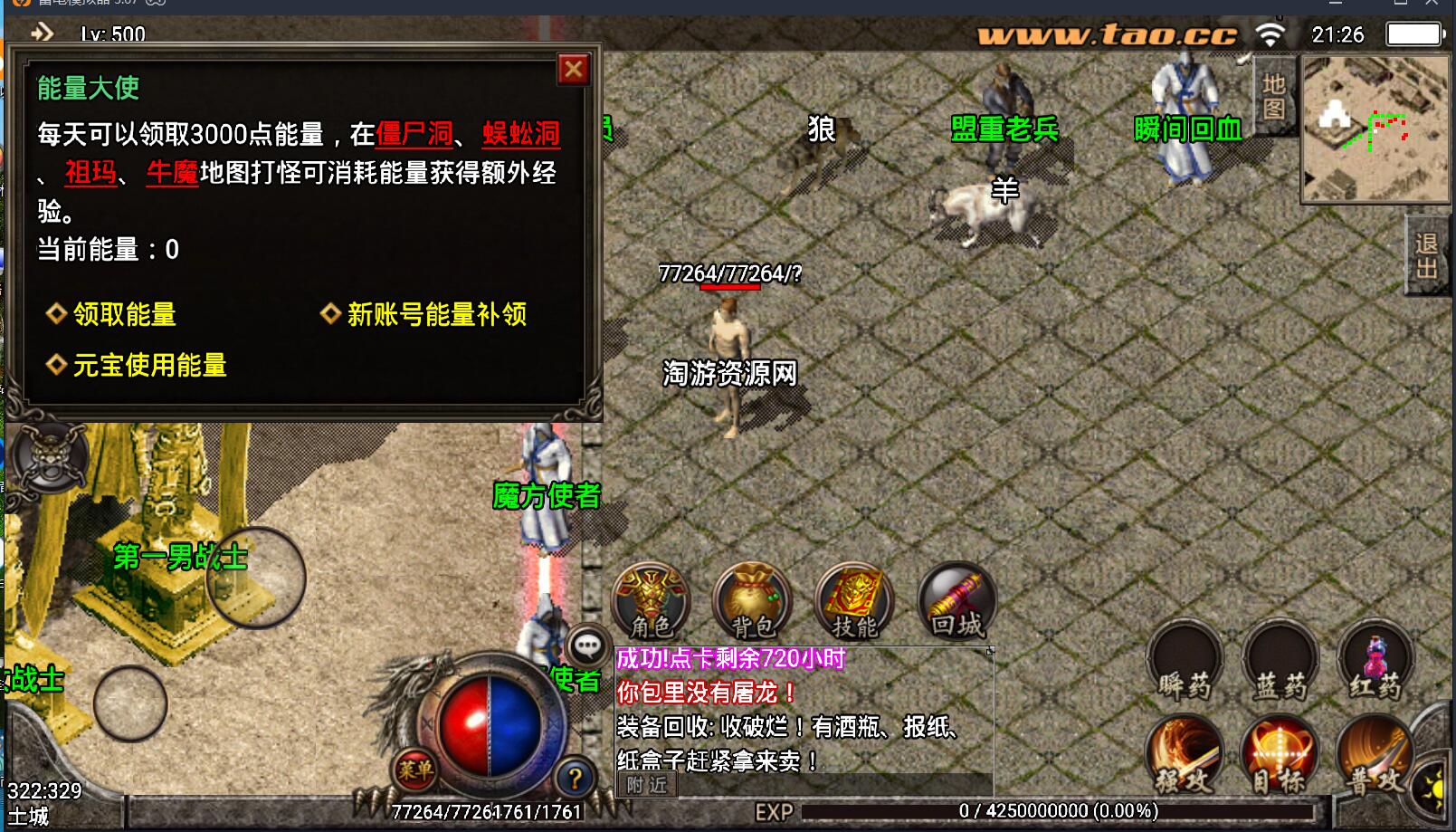This screenshot has width=1456, height=832.
Task: Open the 技能 skills book
Action: 854,601
